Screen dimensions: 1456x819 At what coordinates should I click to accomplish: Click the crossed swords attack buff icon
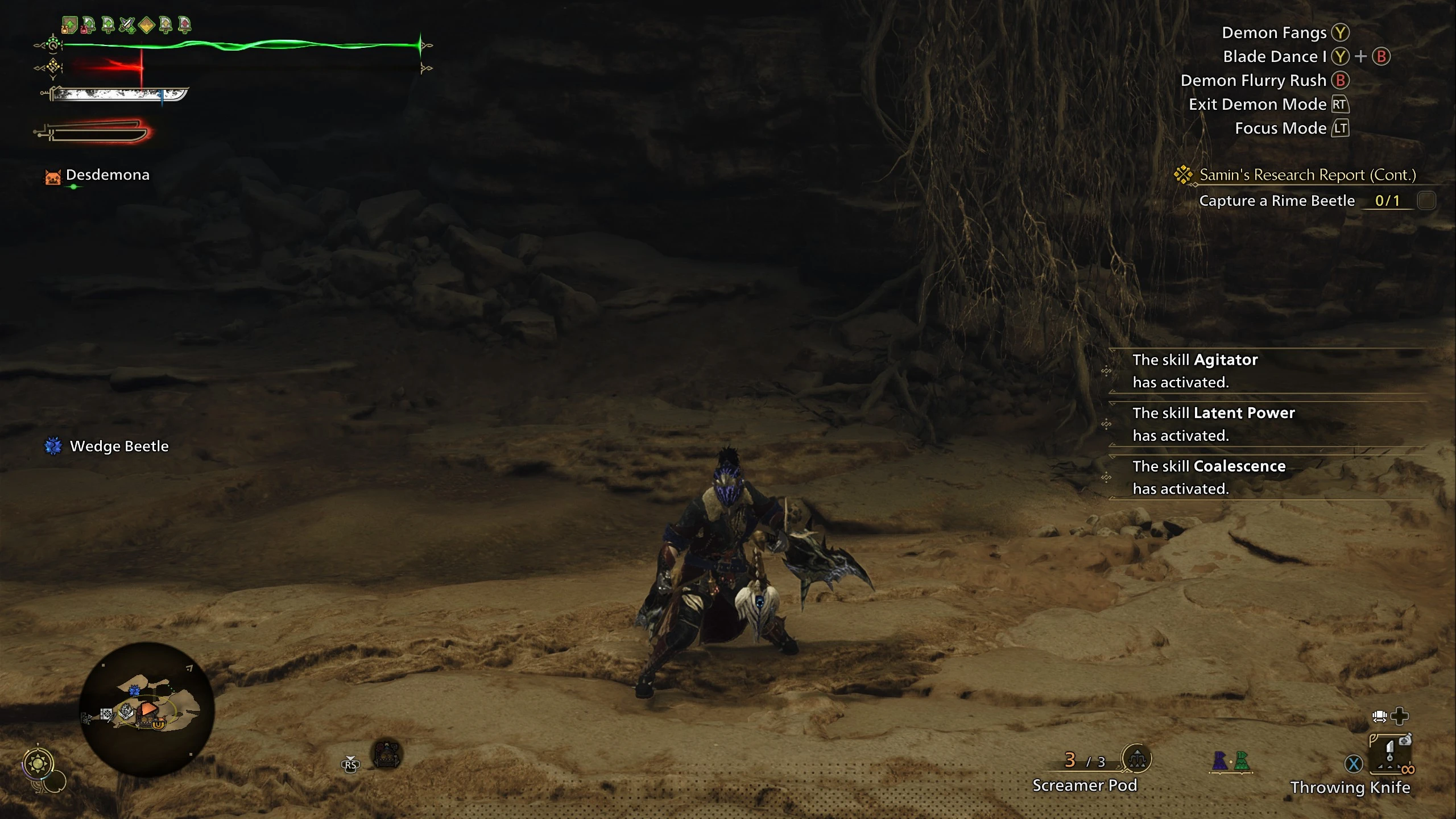point(127,25)
